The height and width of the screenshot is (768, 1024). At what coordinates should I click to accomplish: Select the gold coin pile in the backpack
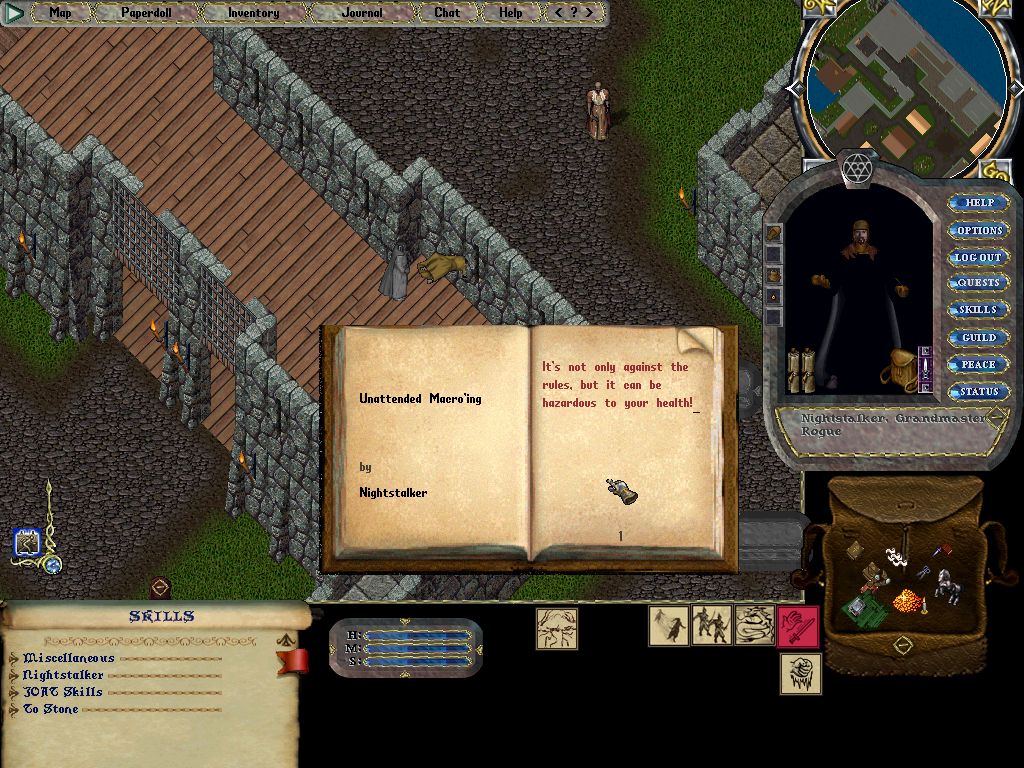(907, 601)
